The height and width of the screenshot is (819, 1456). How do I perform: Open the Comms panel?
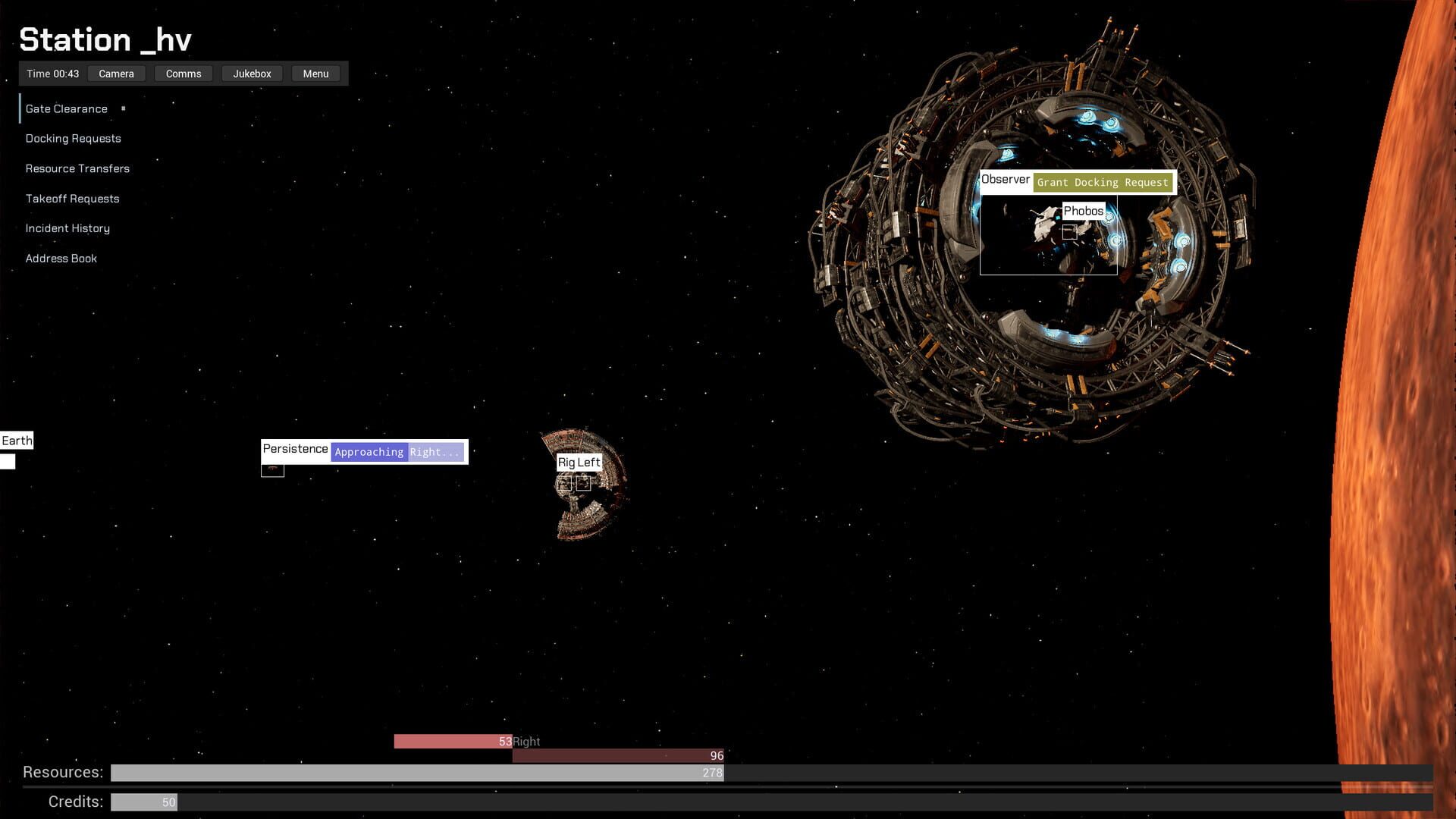[x=183, y=74]
